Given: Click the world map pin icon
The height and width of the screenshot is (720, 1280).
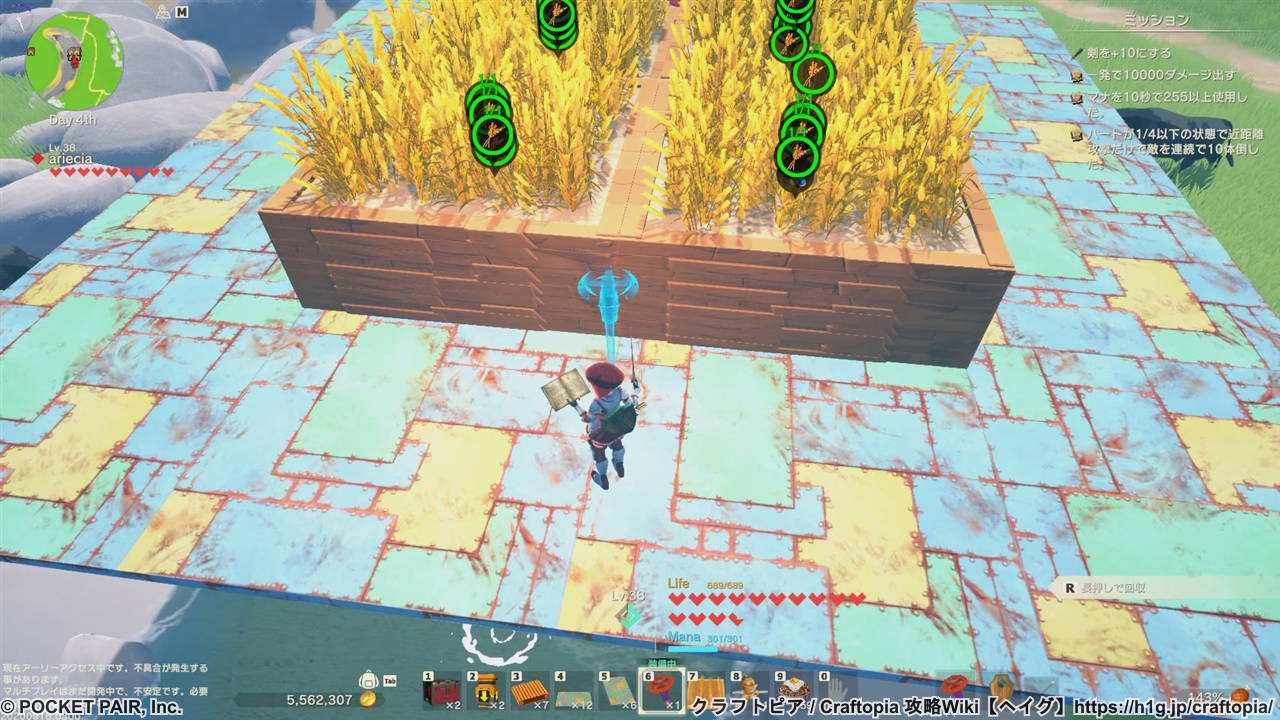Looking at the screenshot, I should [161, 13].
